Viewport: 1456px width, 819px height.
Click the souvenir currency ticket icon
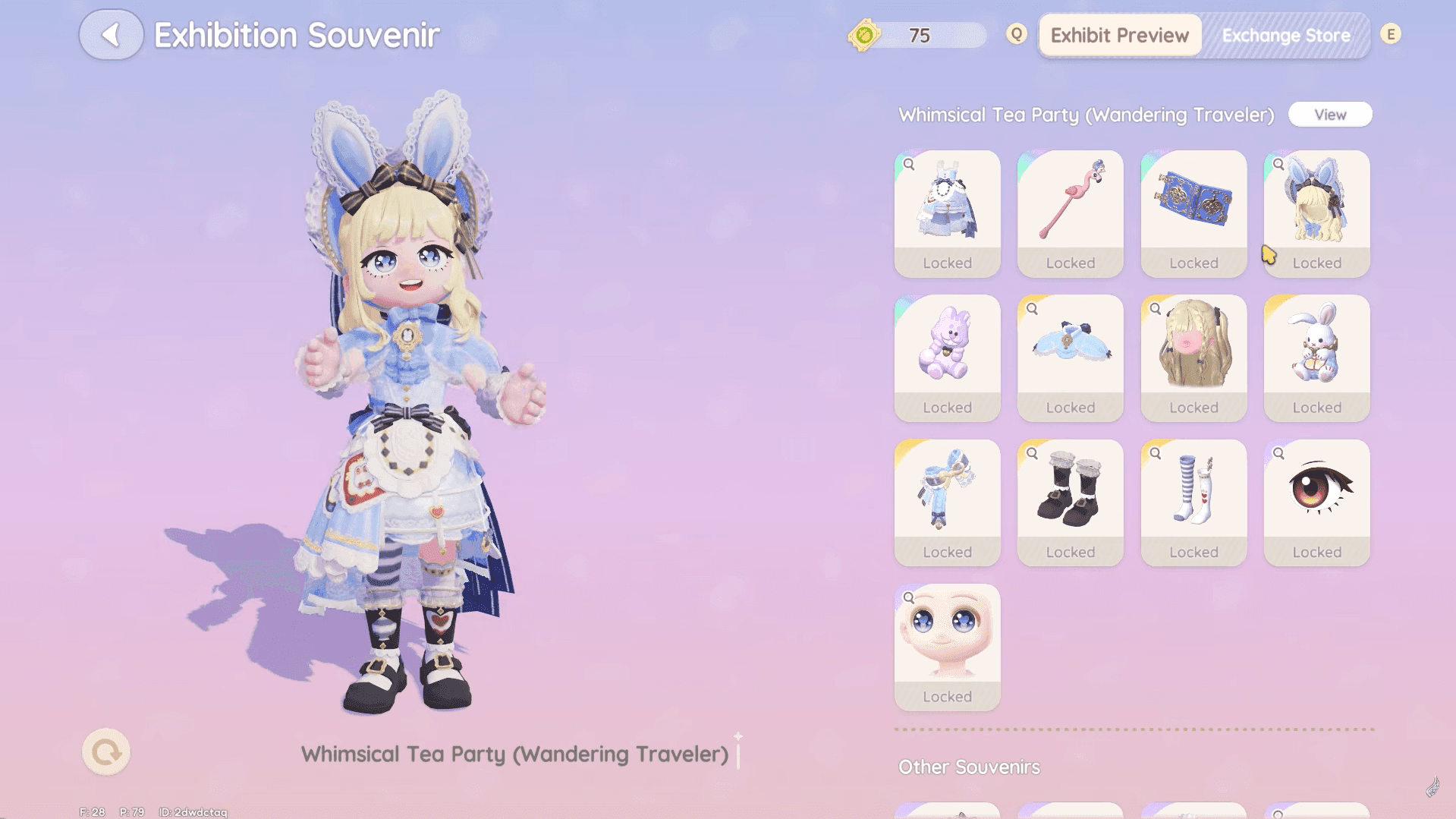pyautogui.click(x=864, y=33)
